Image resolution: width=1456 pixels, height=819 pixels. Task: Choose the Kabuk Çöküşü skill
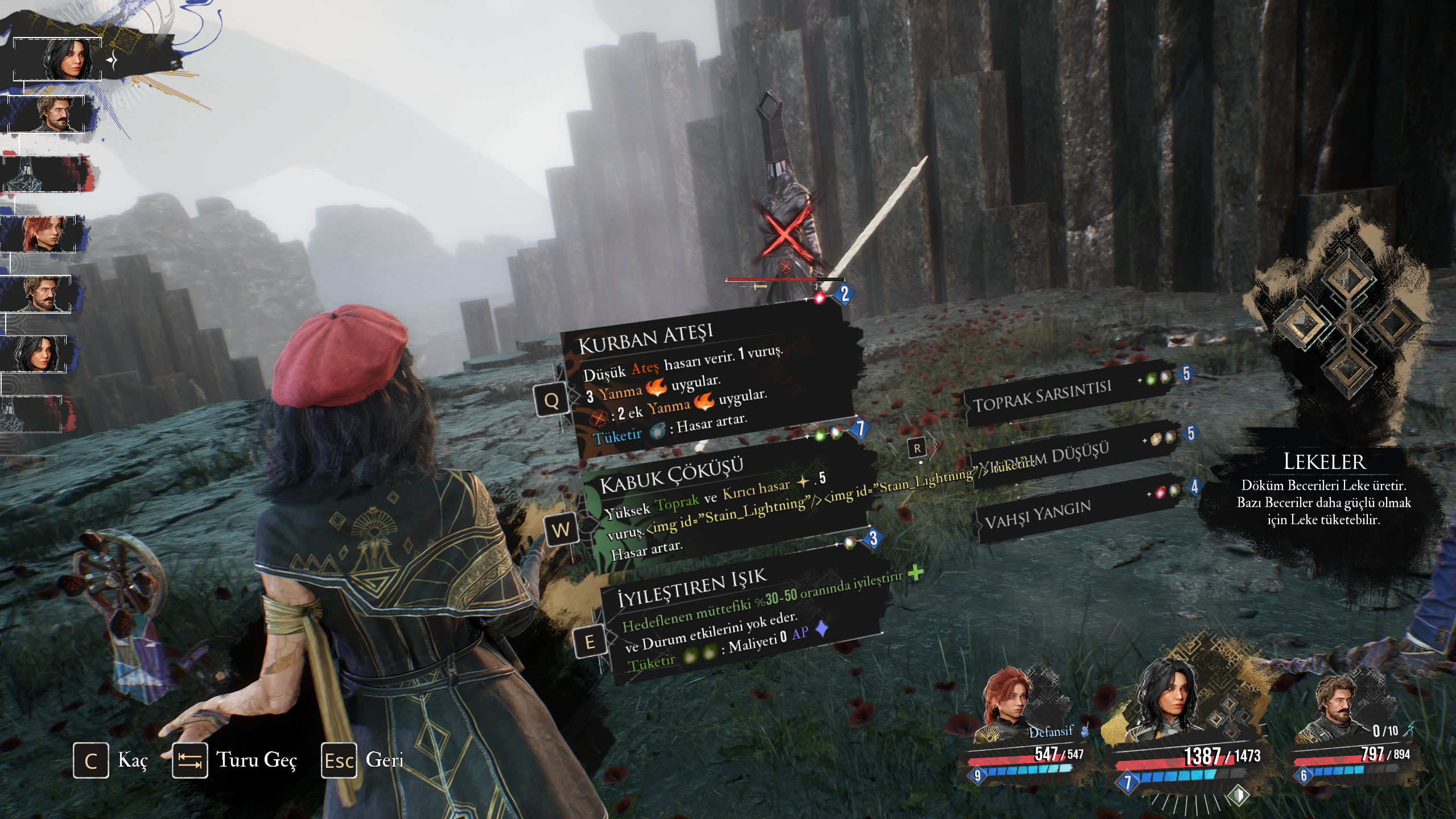(723, 507)
